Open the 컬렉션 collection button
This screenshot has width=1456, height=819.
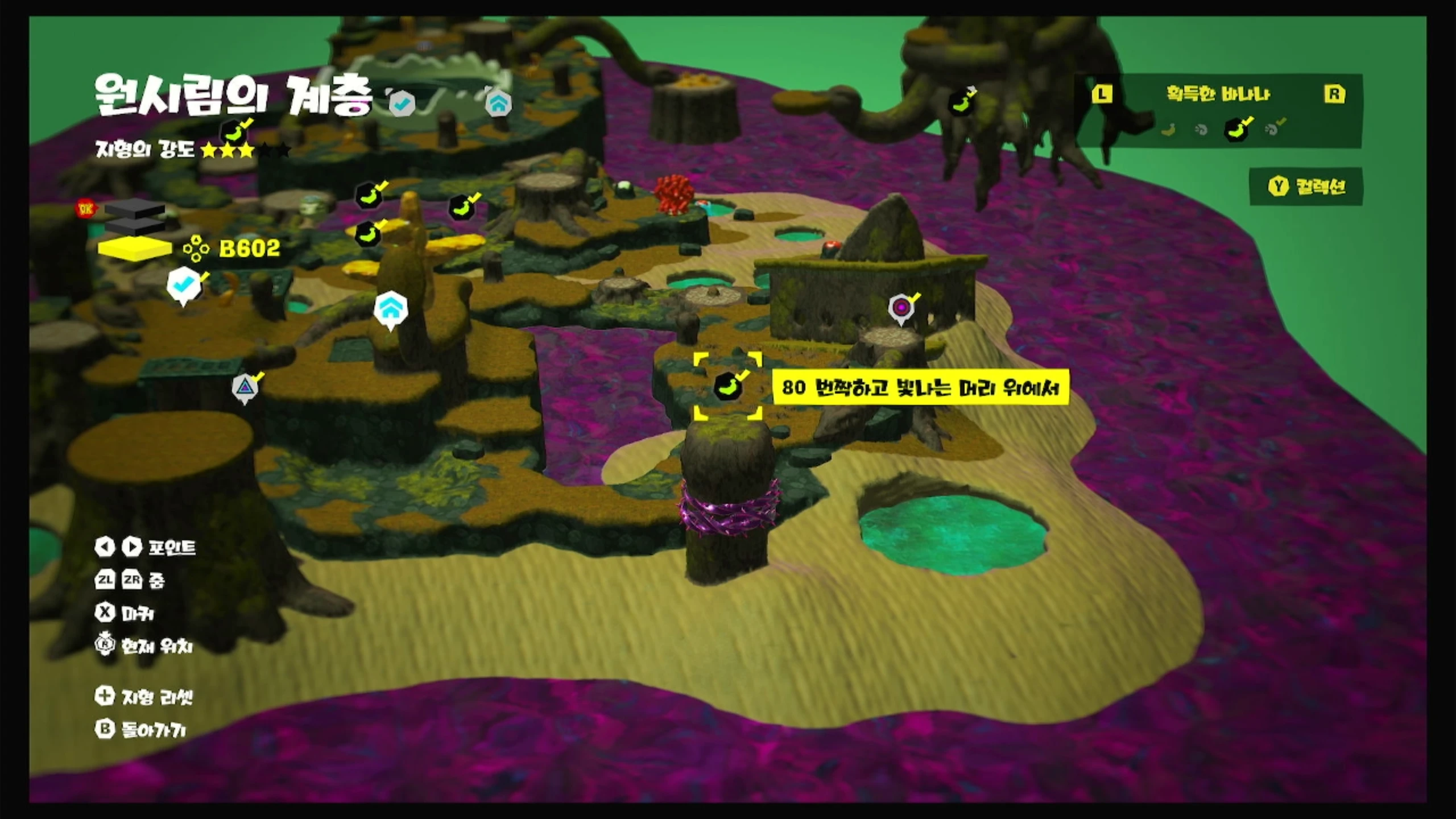pyautogui.click(x=1307, y=187)
